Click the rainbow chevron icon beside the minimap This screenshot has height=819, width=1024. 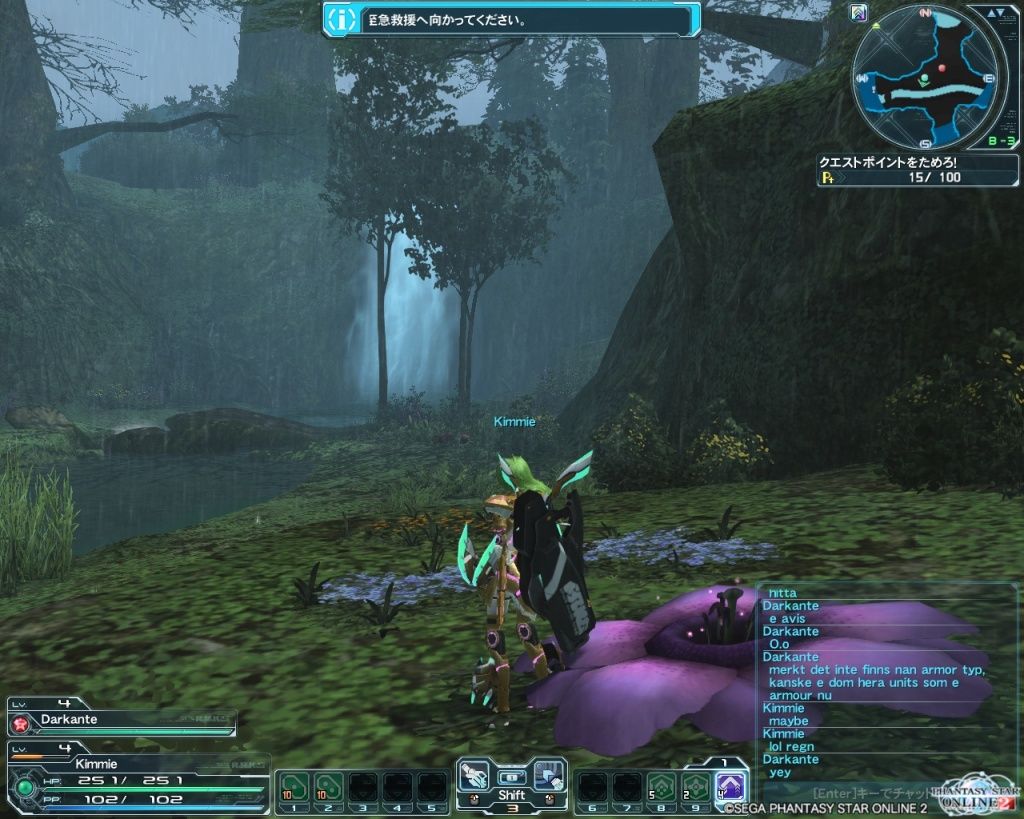coord(858,13)
